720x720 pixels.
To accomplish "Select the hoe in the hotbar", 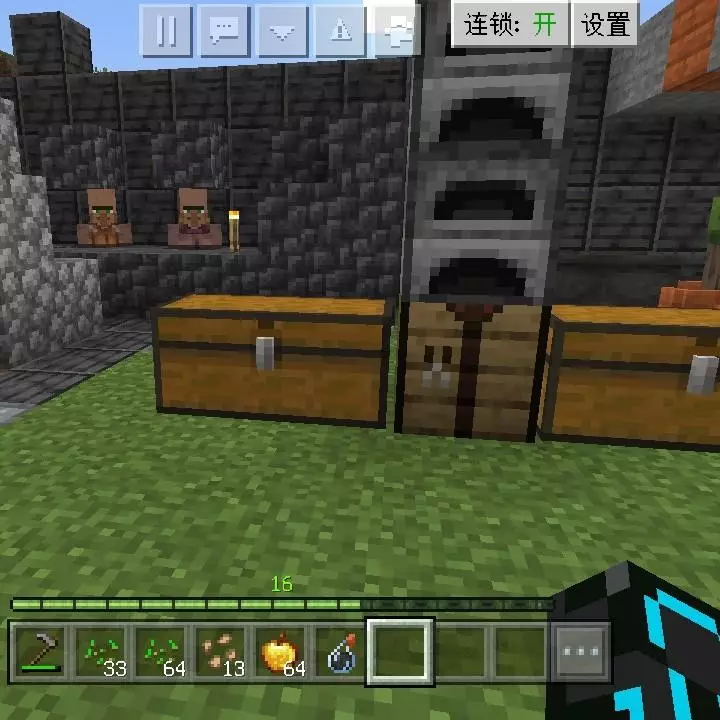I will 40,653.
